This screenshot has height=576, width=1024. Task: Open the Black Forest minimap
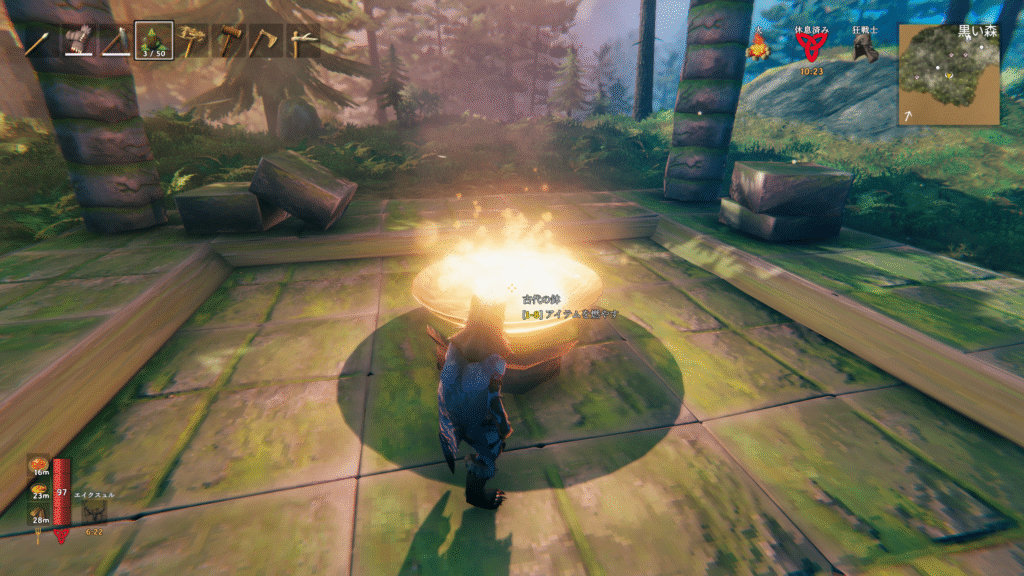(x=948, y=74)
